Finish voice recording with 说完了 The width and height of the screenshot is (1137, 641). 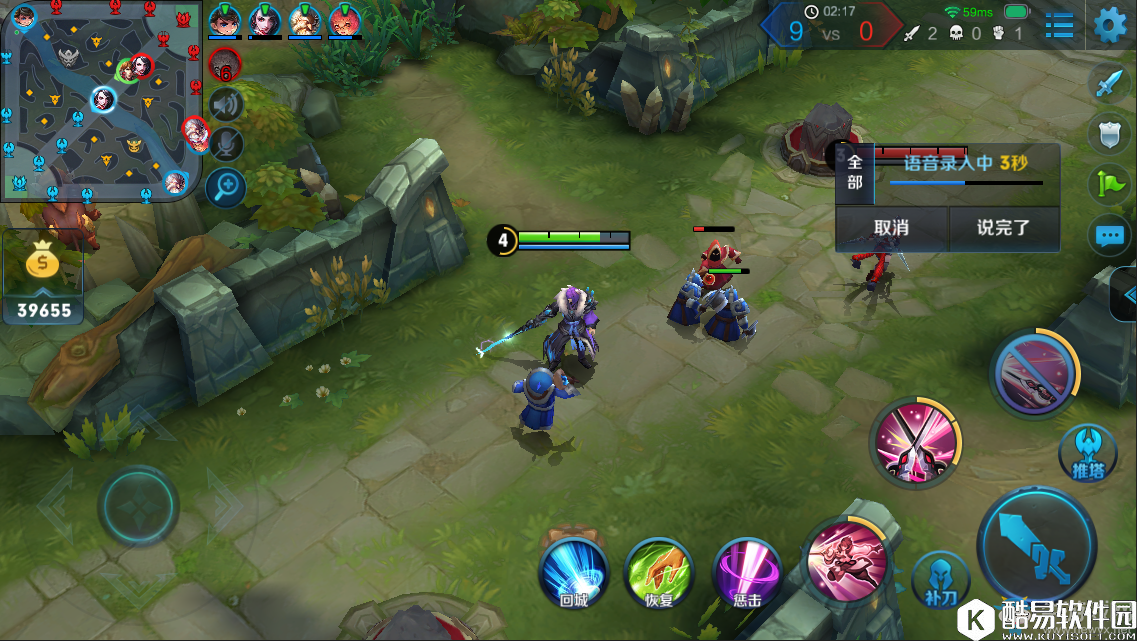pyautogui.click(x=1003, y=228)
